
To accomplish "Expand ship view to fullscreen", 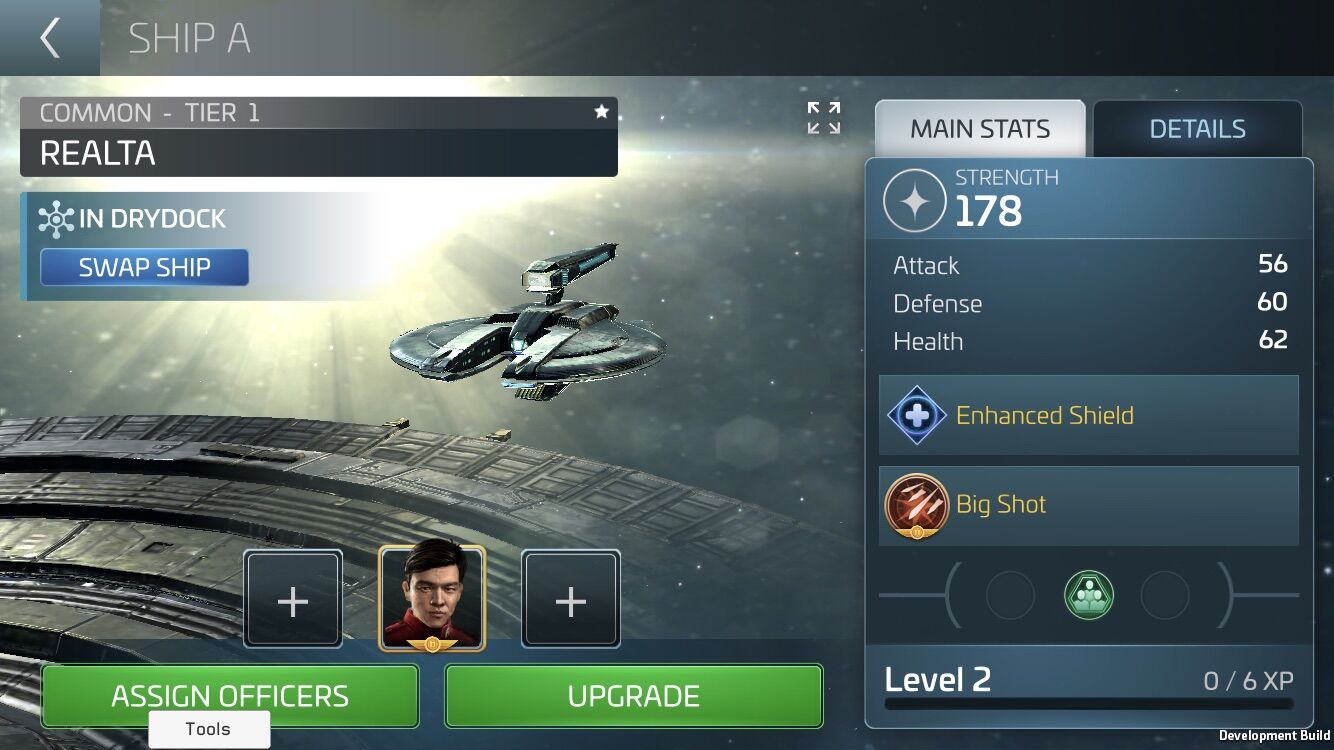I will 824,118.
